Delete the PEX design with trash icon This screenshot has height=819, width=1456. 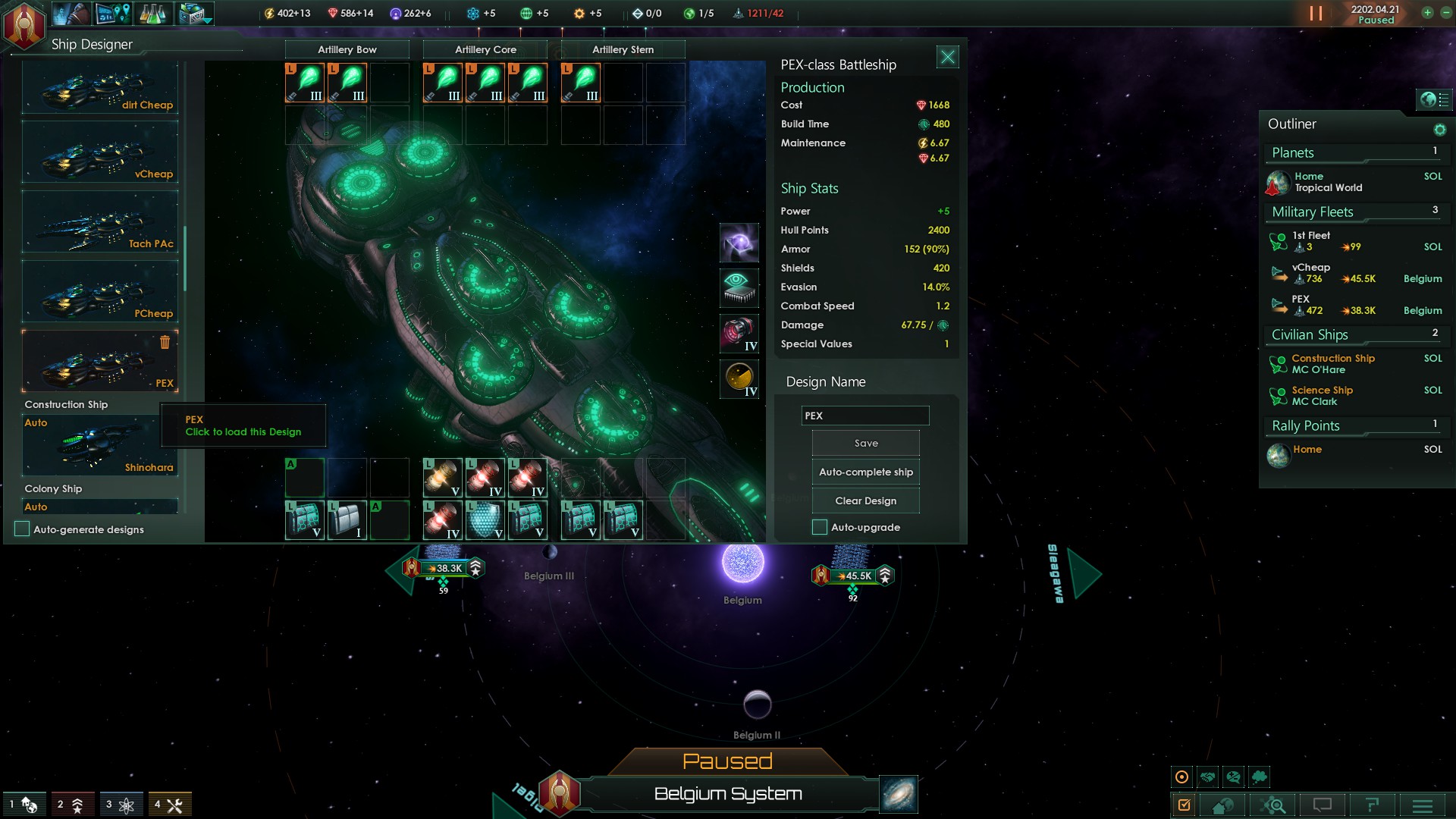165,343
